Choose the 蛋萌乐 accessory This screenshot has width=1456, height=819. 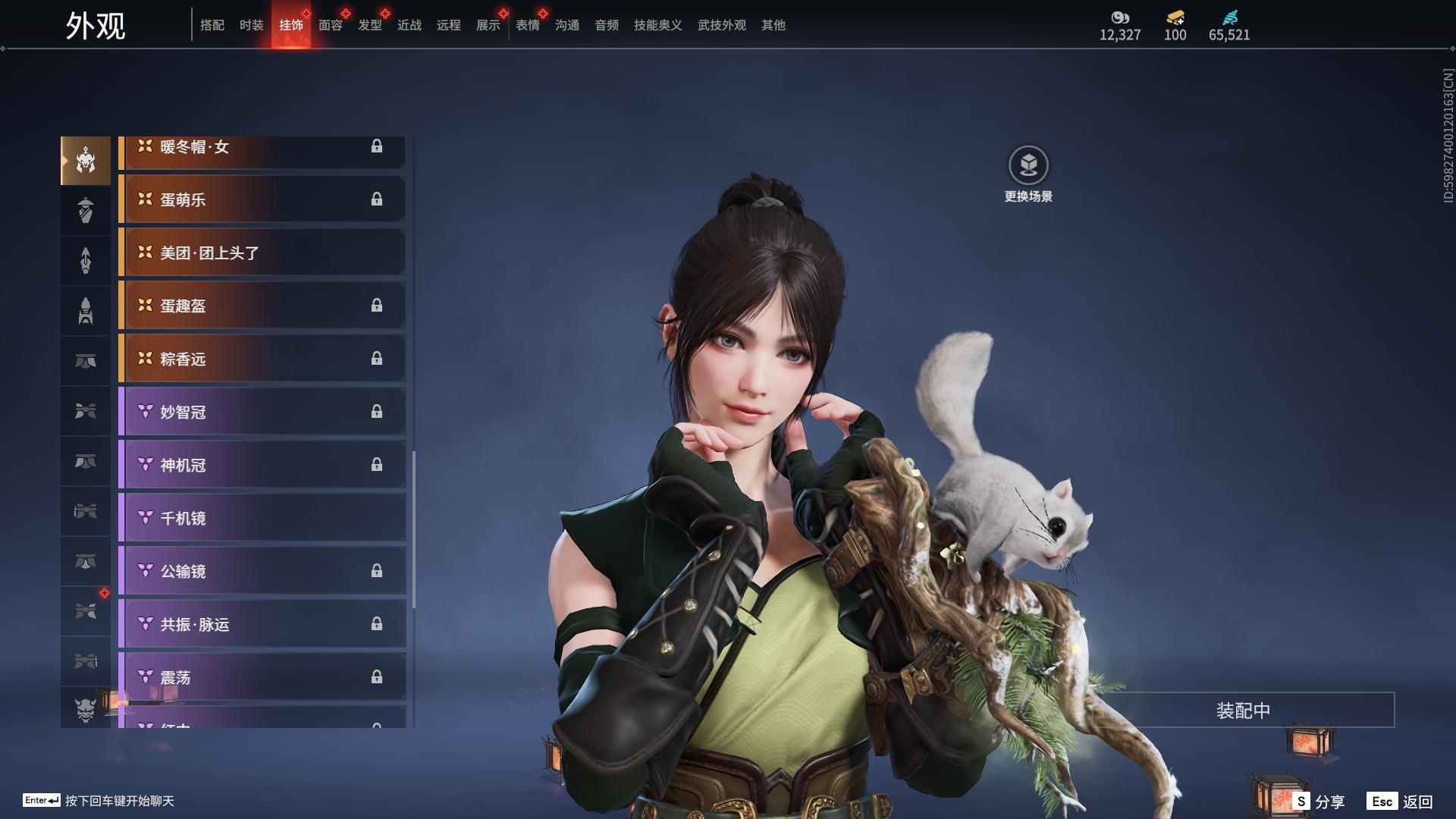(x=262, y=199)
